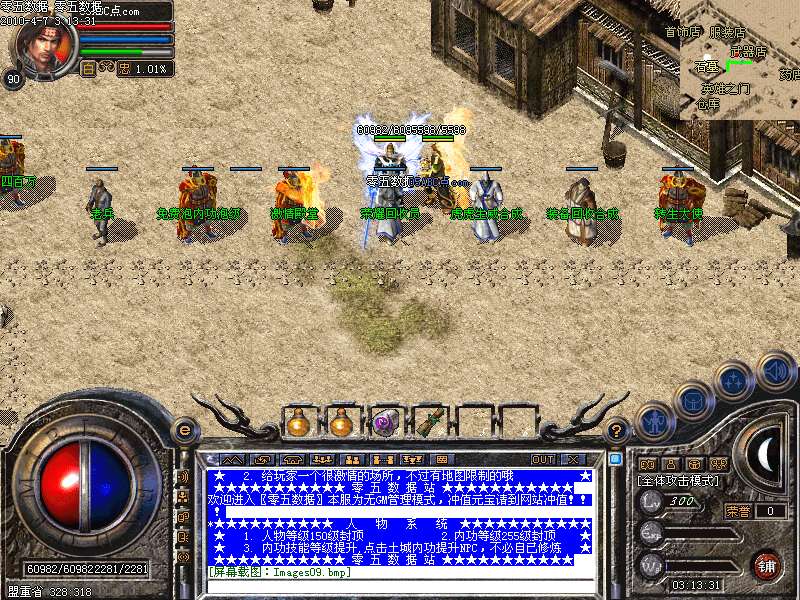Click the question mark help button
Image resolution: width=800 pixels, height=600 pixels.
pyautogui.click(x=617, y=430)
